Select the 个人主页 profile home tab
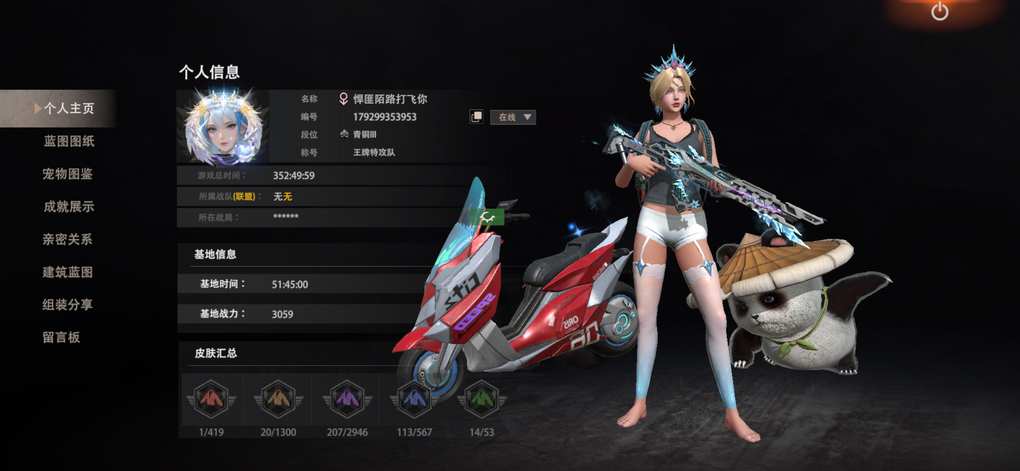Screen dimensions: 1020x471 click(68, 109)
